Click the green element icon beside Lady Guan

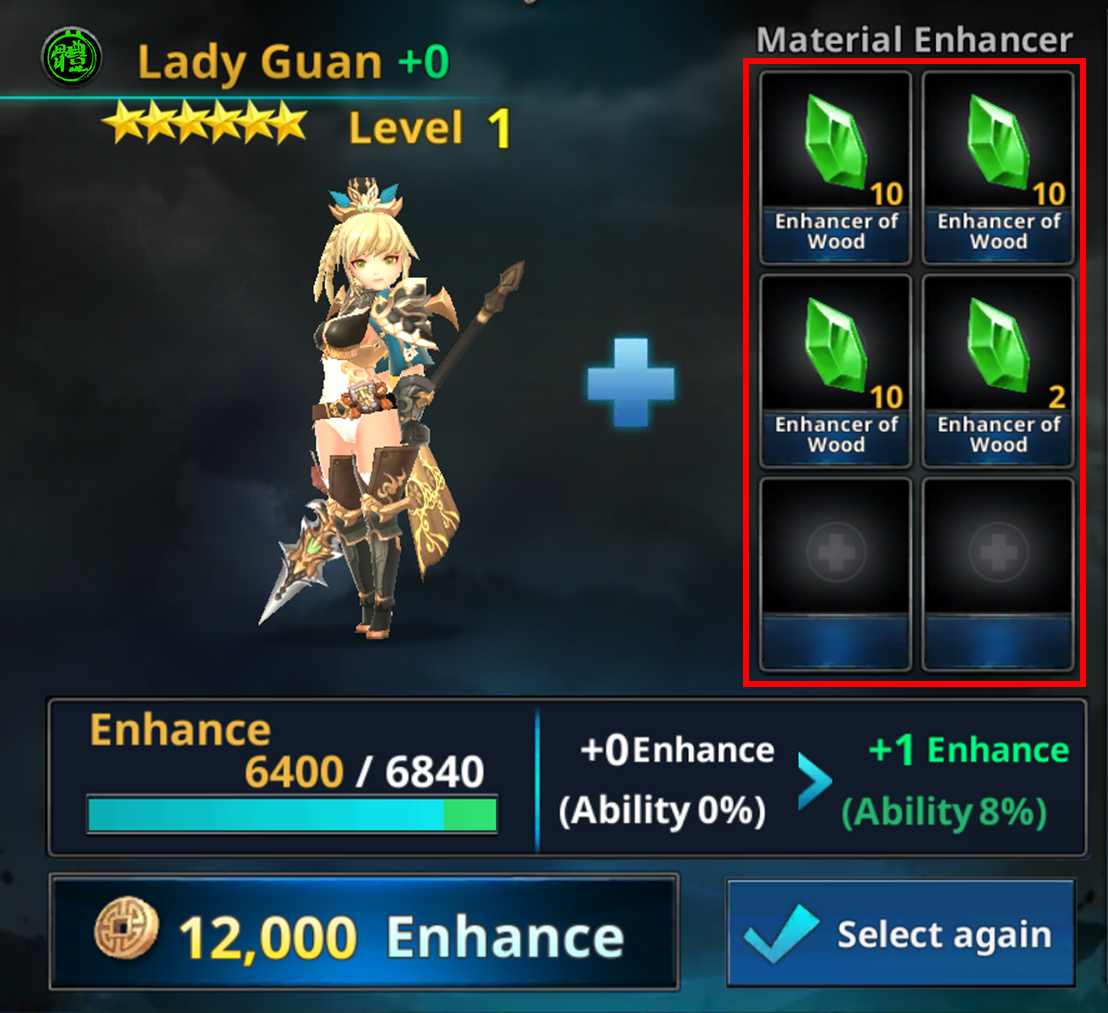[72, 58]
